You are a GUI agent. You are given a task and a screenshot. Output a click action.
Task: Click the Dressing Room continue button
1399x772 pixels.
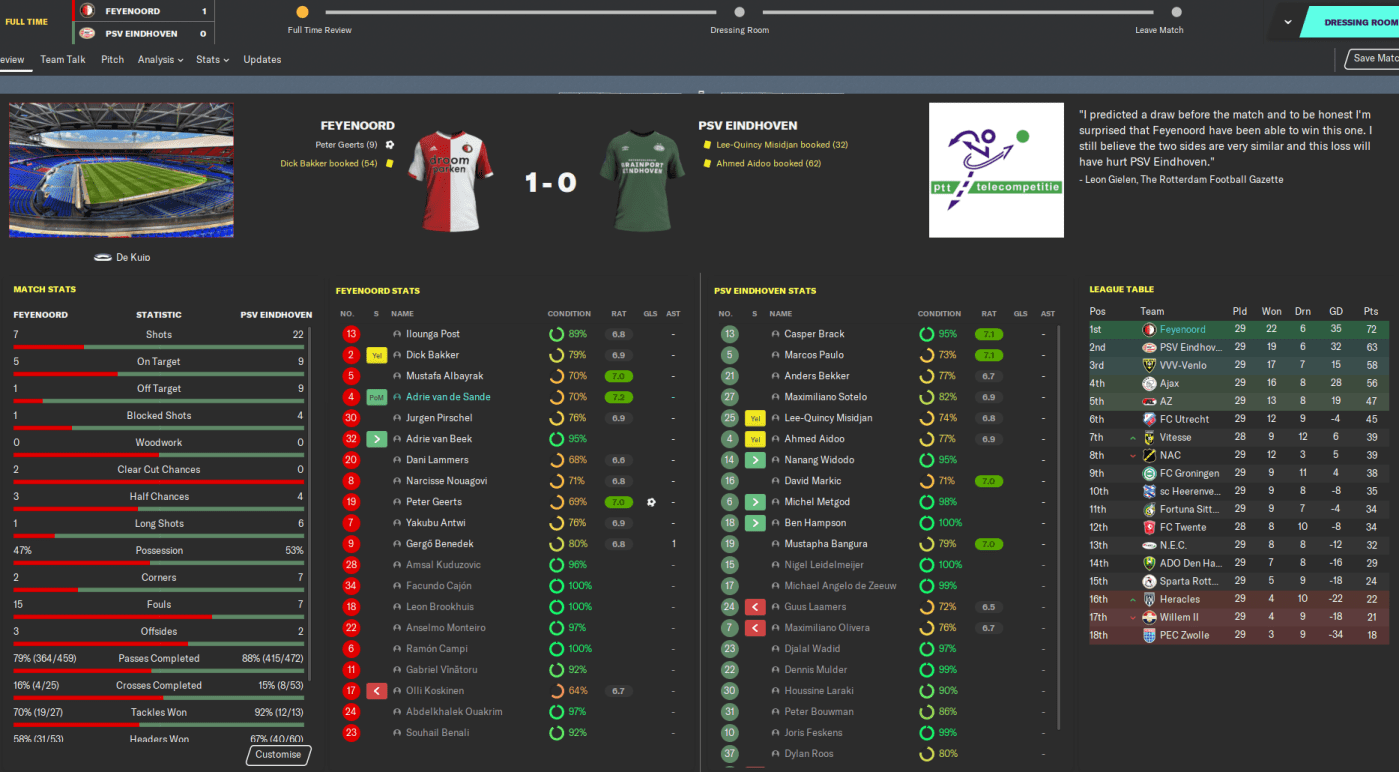(1358, 22)
